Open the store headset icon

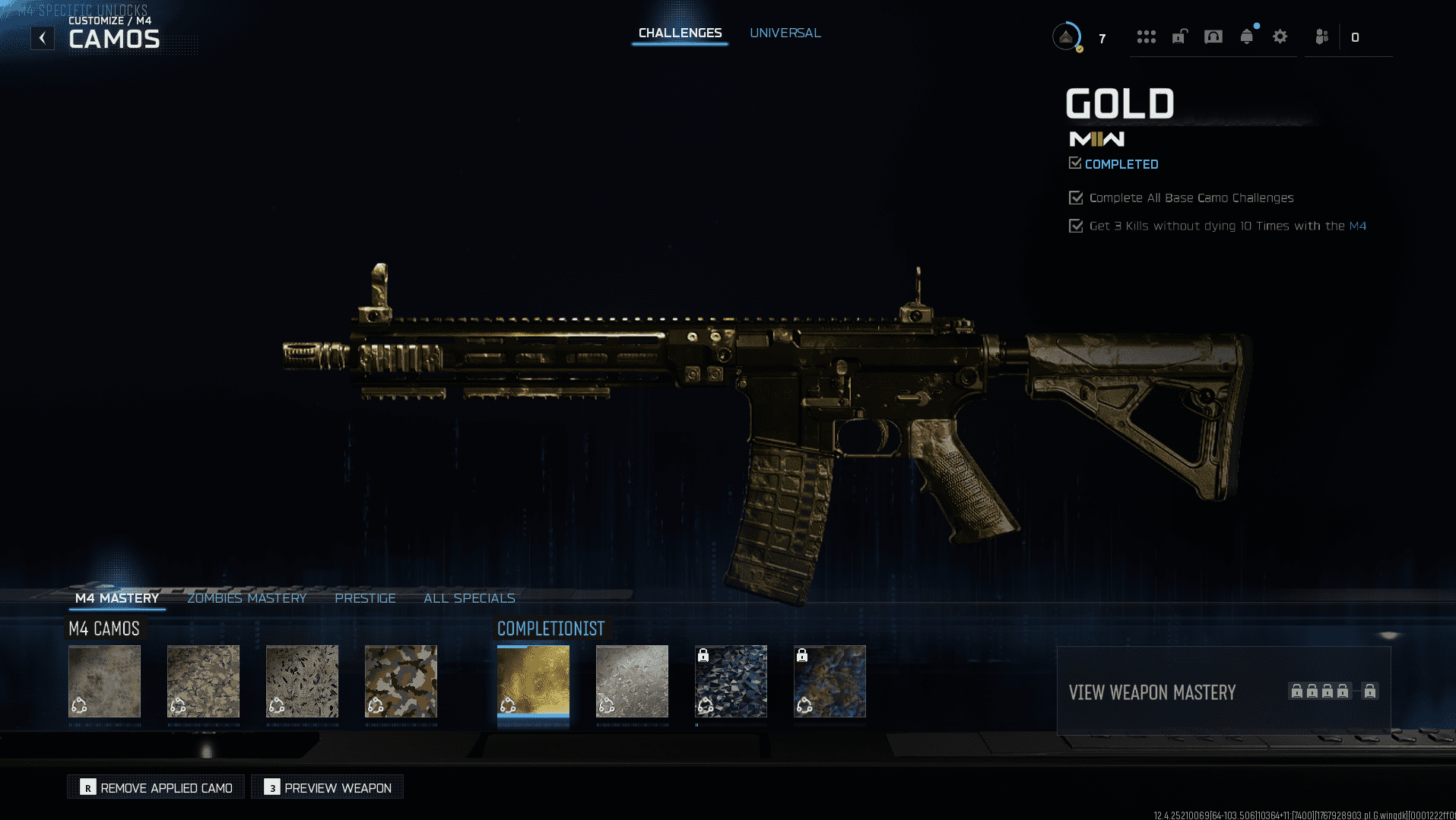1213,36
